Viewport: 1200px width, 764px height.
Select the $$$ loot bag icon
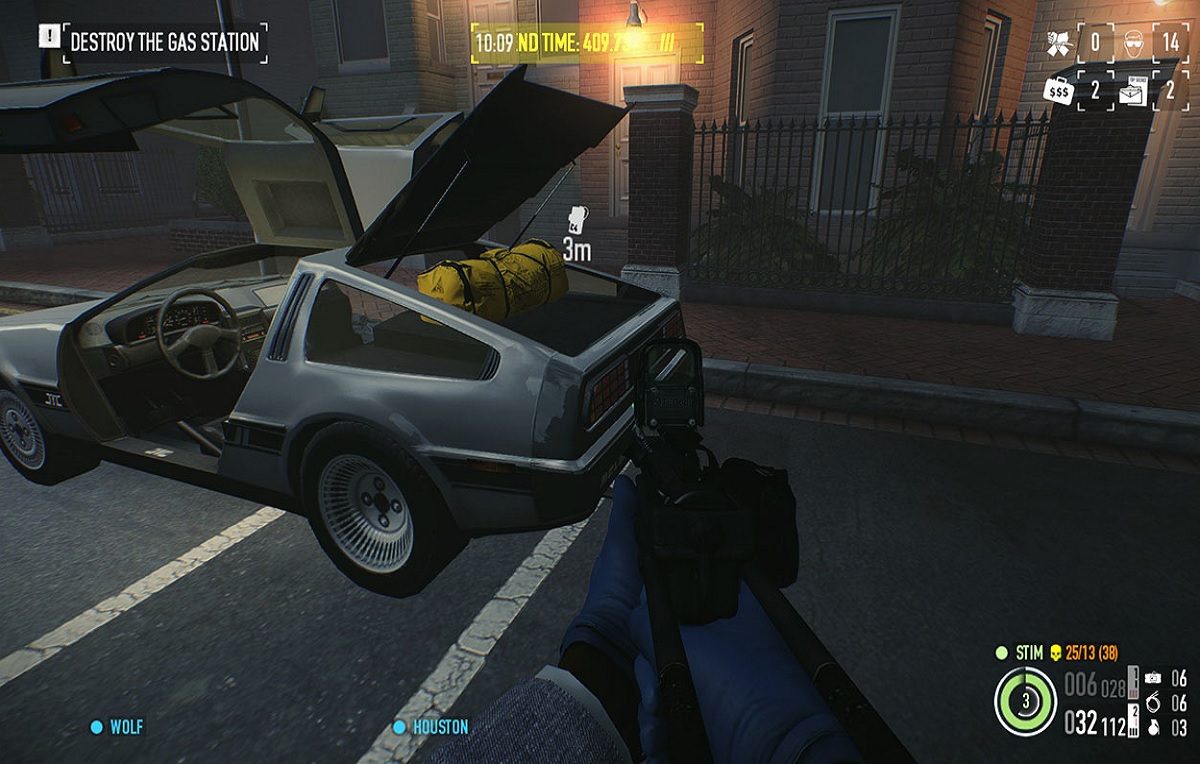[1057, 90]
